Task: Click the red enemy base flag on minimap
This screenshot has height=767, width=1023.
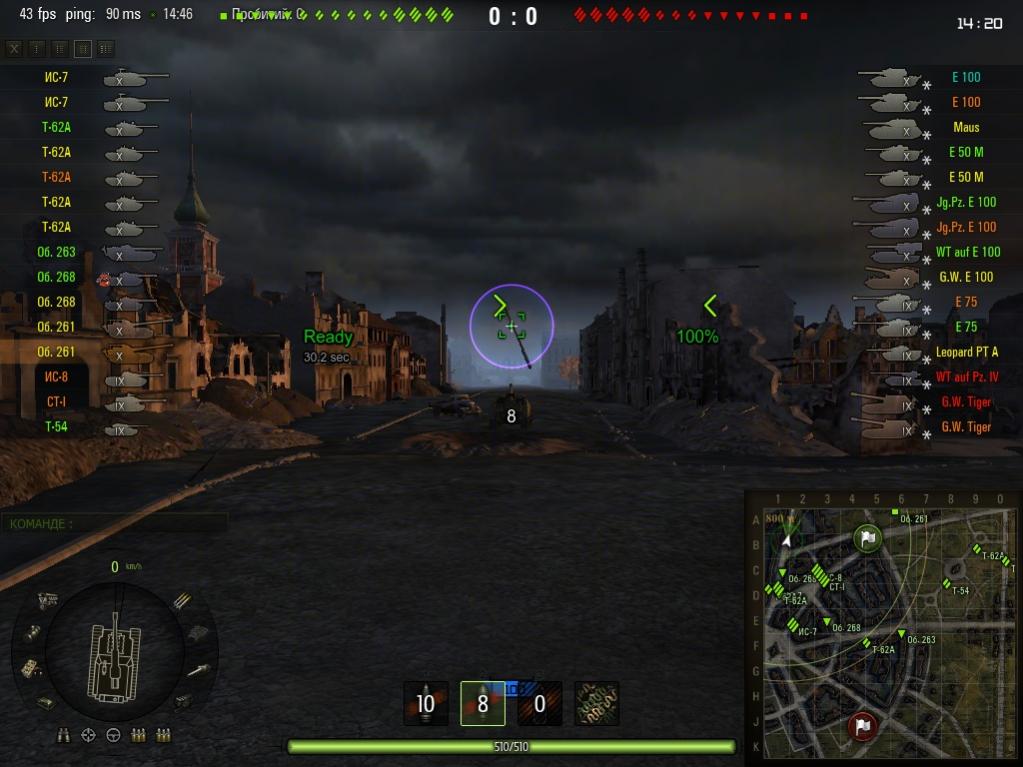Action: pos(862,725)
